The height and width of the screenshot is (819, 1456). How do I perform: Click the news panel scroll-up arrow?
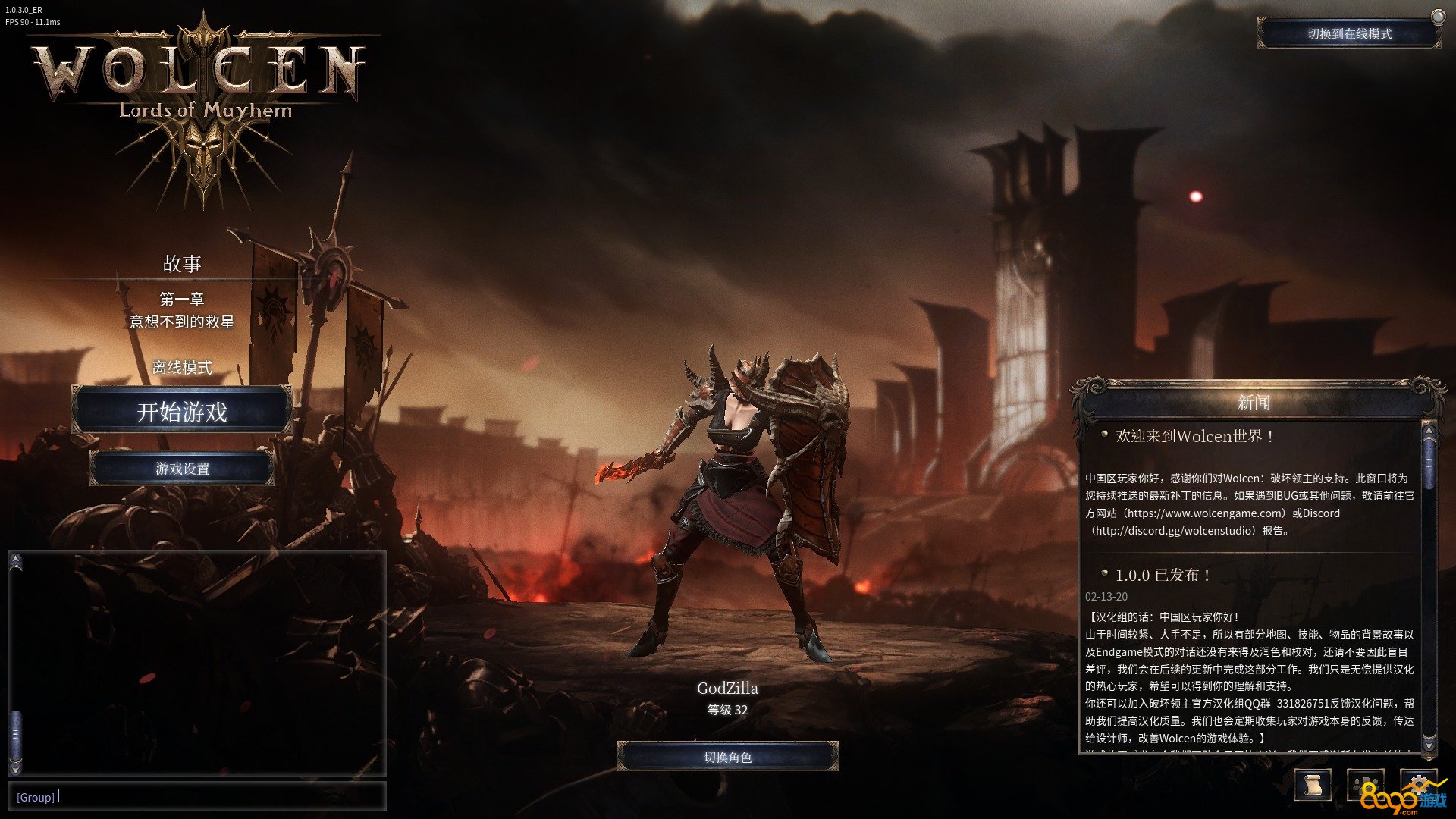(x=1429, y=431)
